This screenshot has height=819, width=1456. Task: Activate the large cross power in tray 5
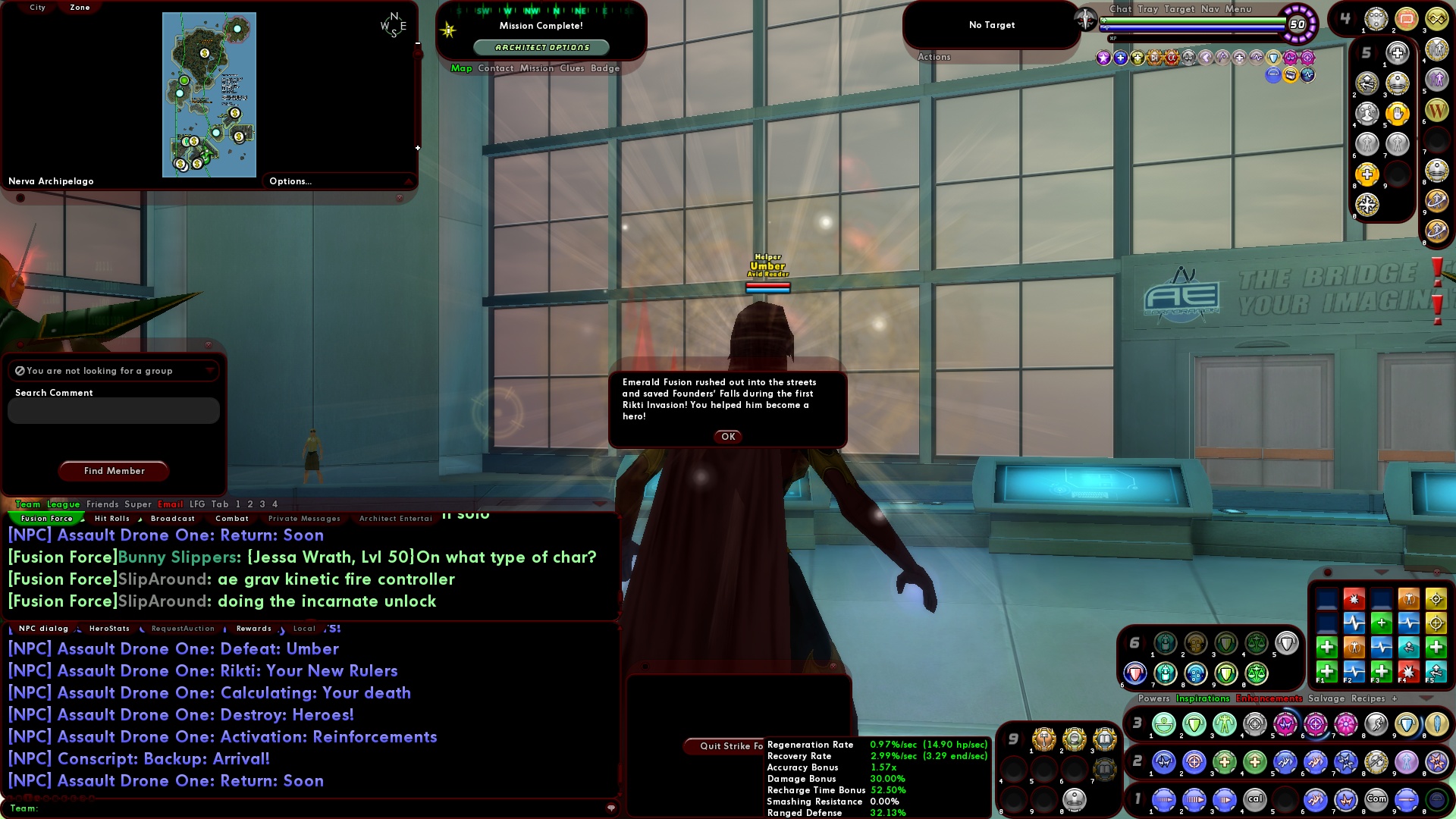(x=1398, y=53)
